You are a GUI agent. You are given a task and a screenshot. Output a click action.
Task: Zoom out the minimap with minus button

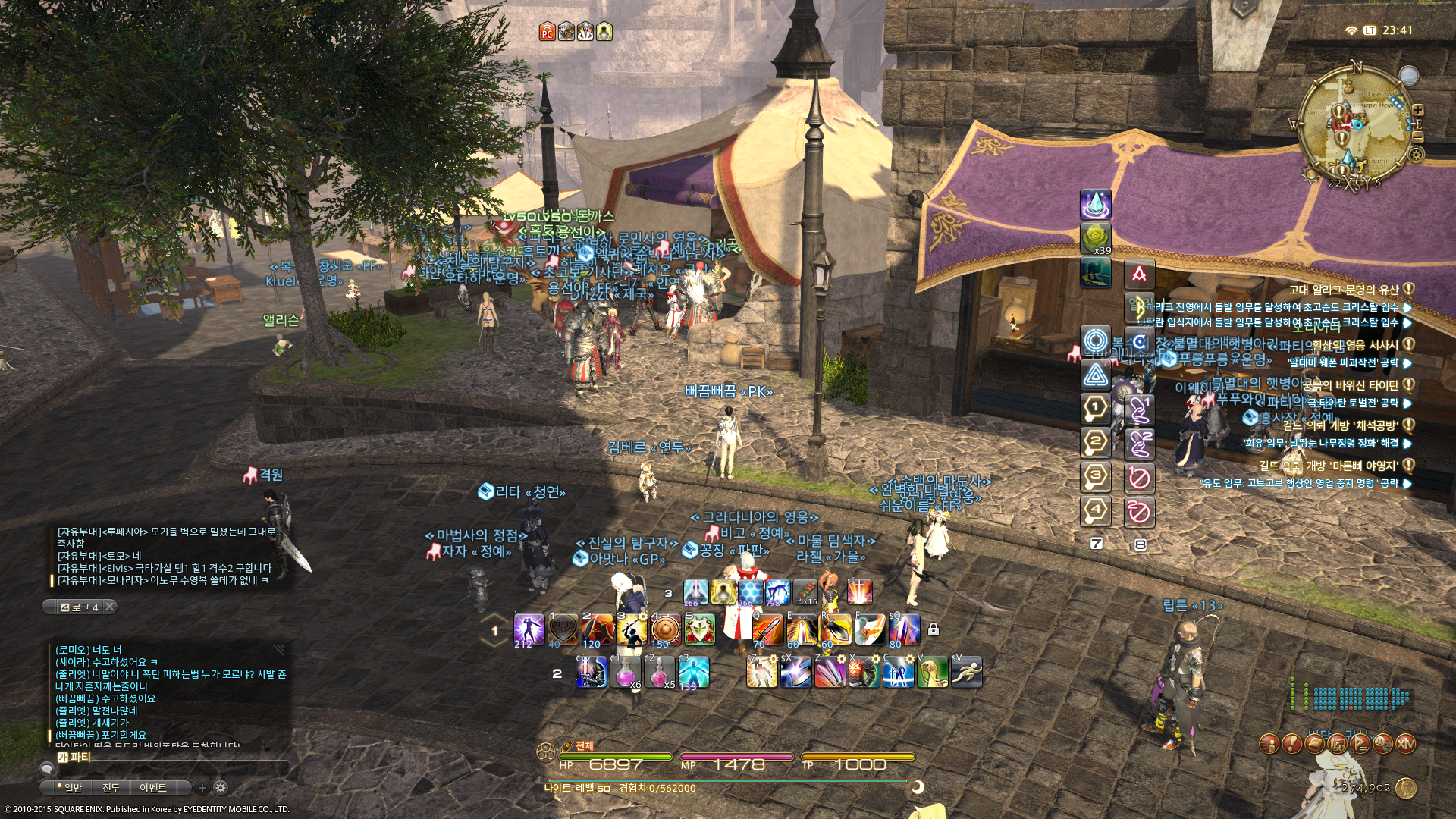click(1417, 136)
